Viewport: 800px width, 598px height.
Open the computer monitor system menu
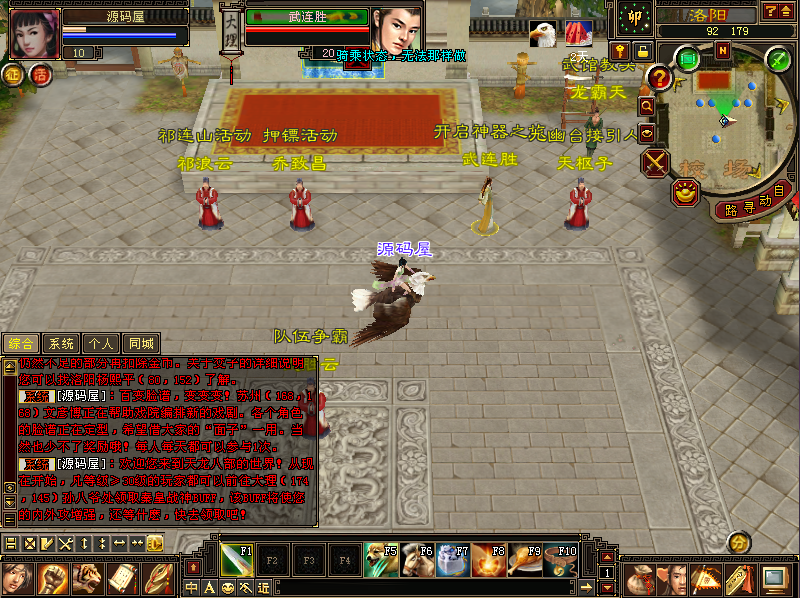click(773, 578)
